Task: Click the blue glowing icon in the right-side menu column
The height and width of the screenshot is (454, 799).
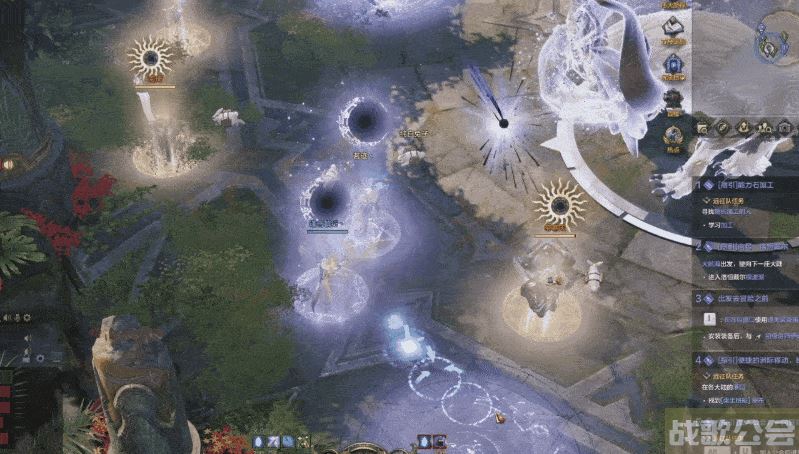Action: pos(674,65)
